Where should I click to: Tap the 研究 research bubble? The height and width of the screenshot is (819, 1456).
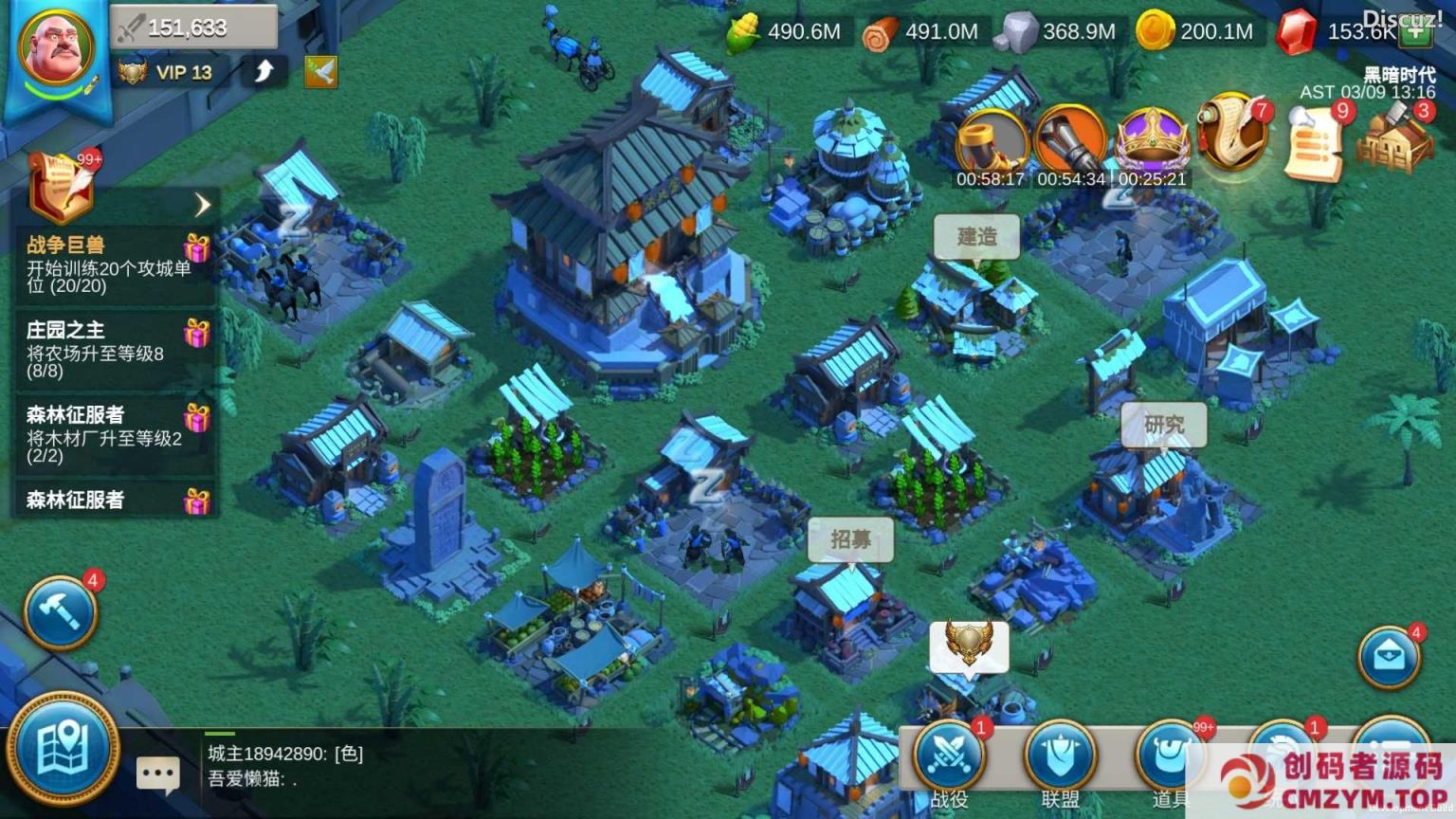(1163, 425)
